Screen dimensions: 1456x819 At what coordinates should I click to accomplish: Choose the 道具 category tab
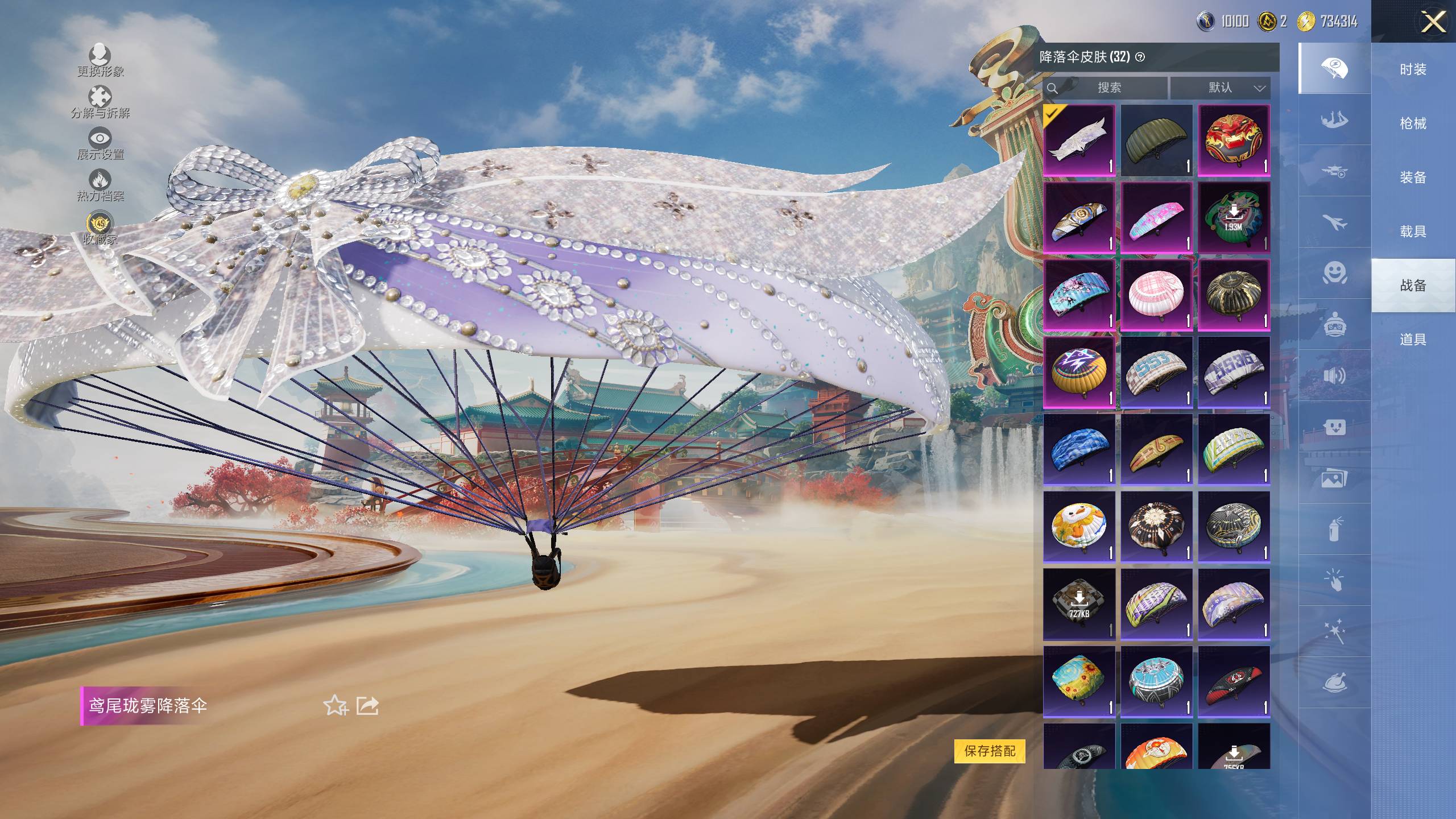click(x=1413, y=340)
